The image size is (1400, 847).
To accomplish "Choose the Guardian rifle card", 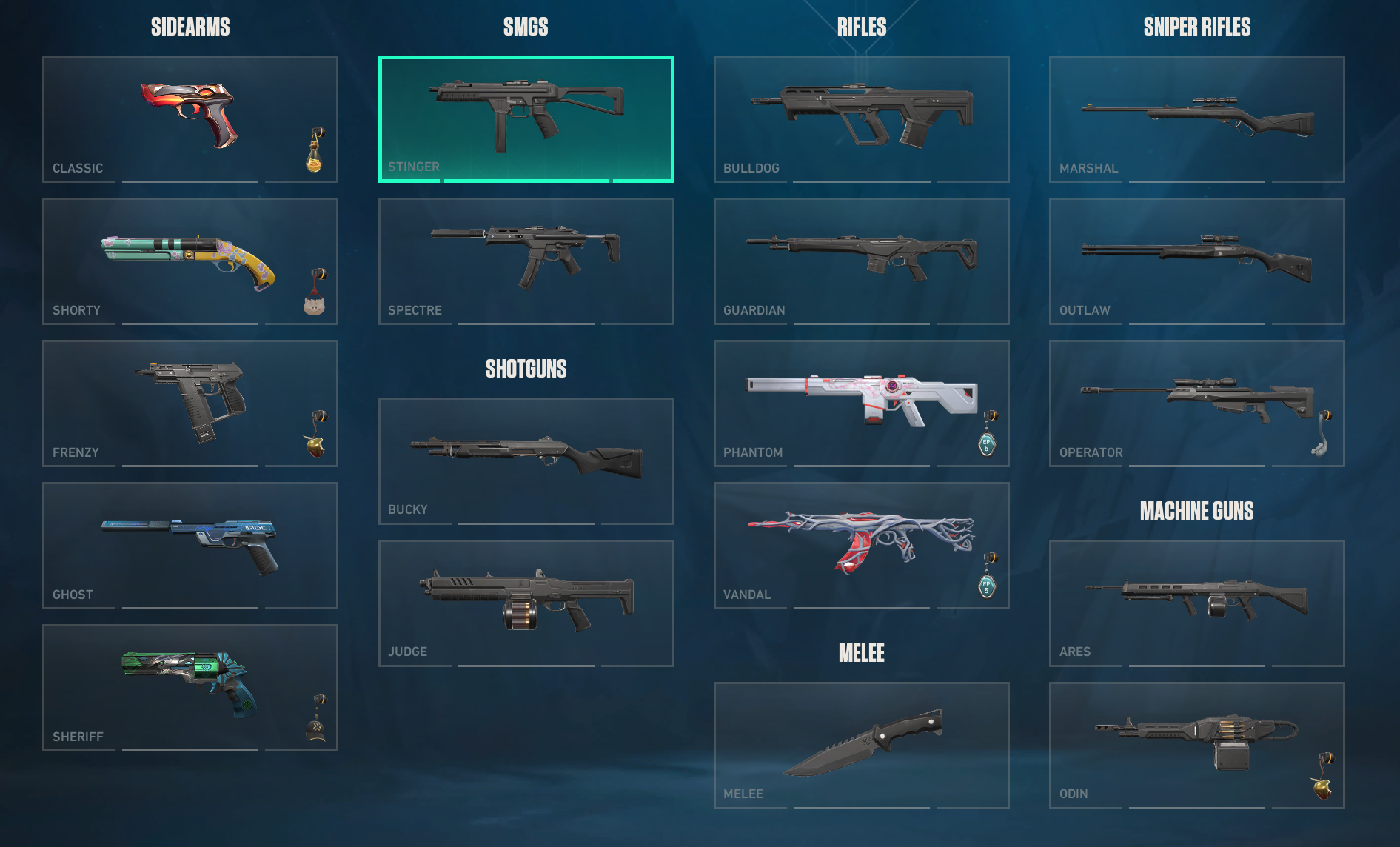I will point(861,261).
